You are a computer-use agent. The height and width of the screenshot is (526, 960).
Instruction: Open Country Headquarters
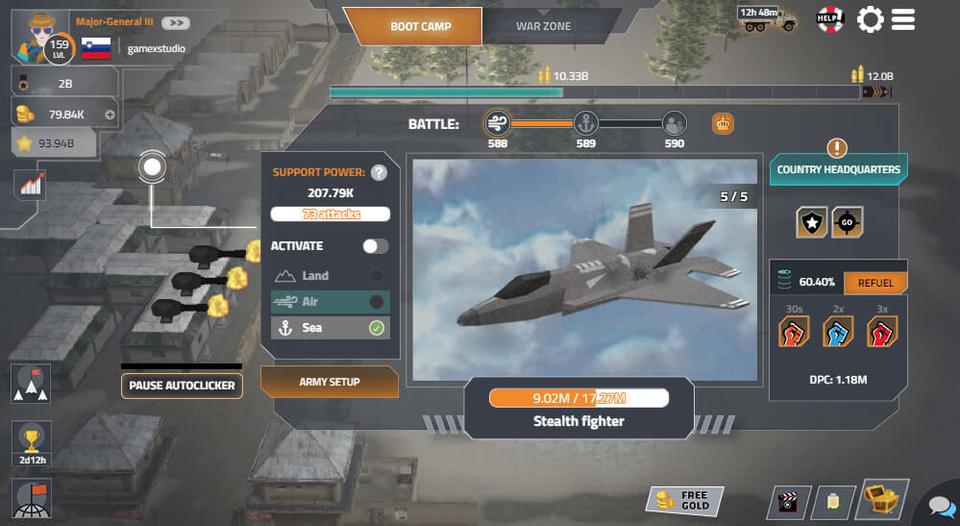838,169
